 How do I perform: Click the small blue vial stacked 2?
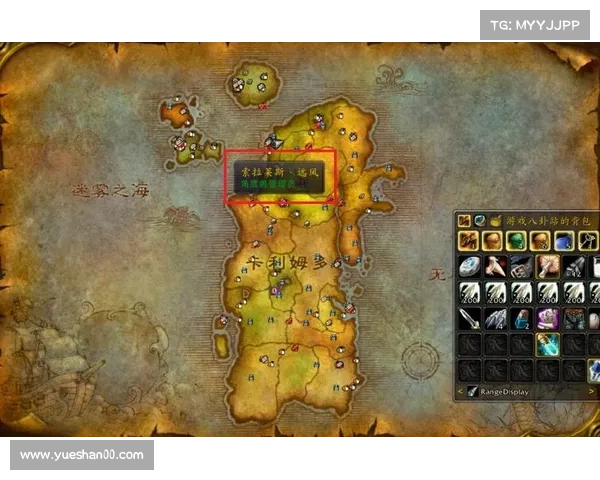coord(520,319)
